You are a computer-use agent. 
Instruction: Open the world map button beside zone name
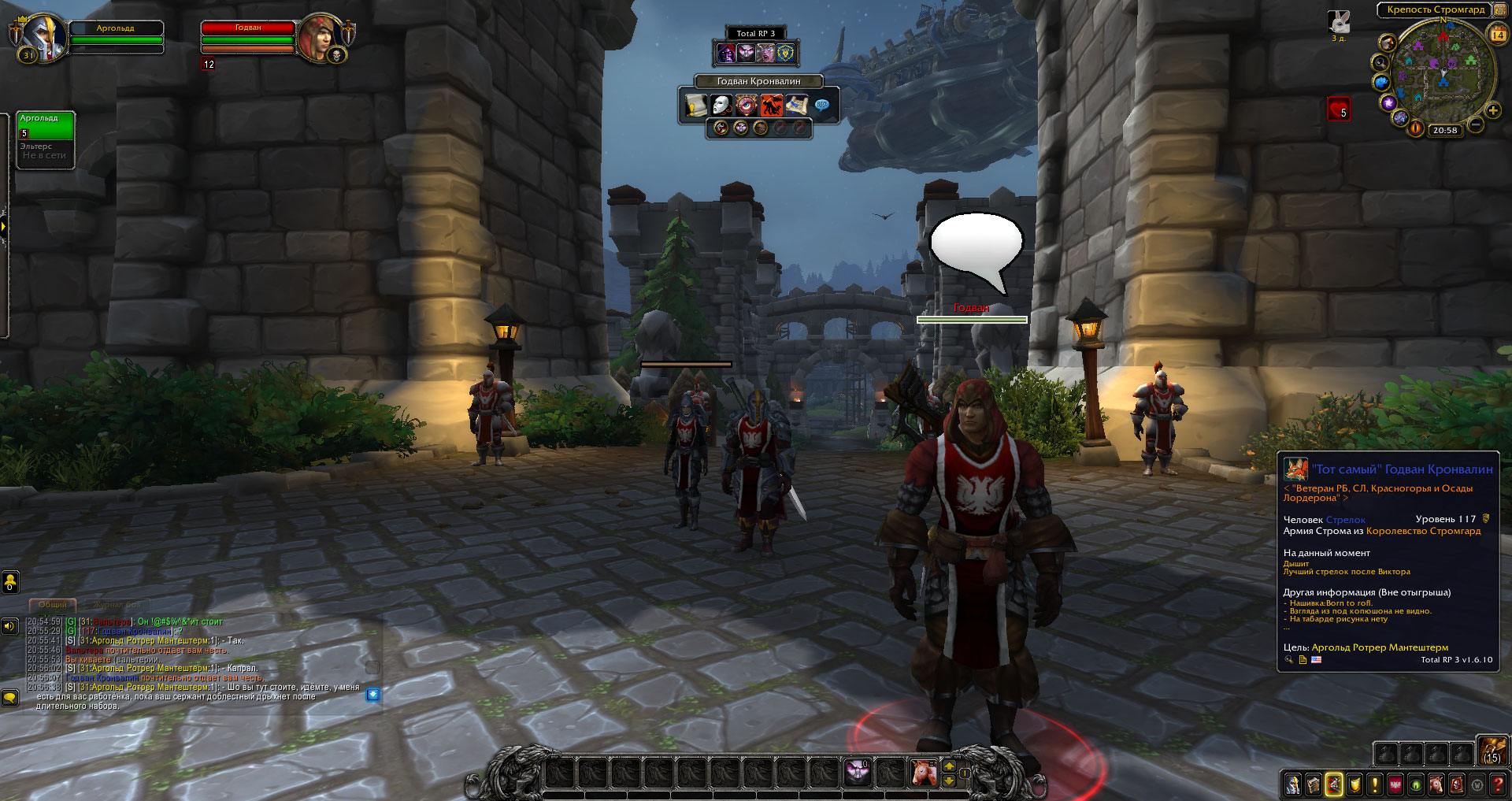[x=1500, y=9]
